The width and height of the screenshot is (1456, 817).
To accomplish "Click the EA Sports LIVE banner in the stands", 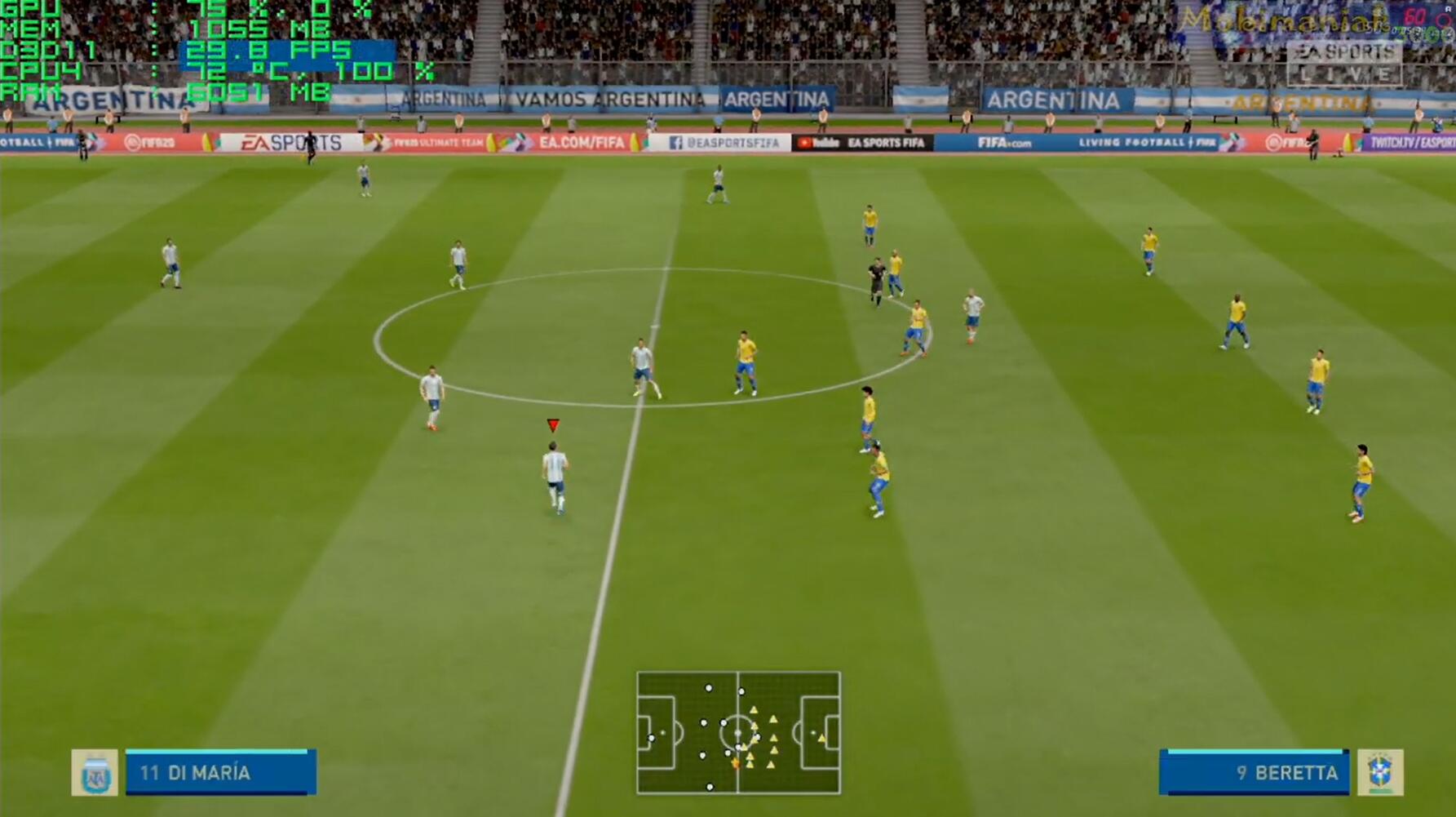I will [1346, 61].
